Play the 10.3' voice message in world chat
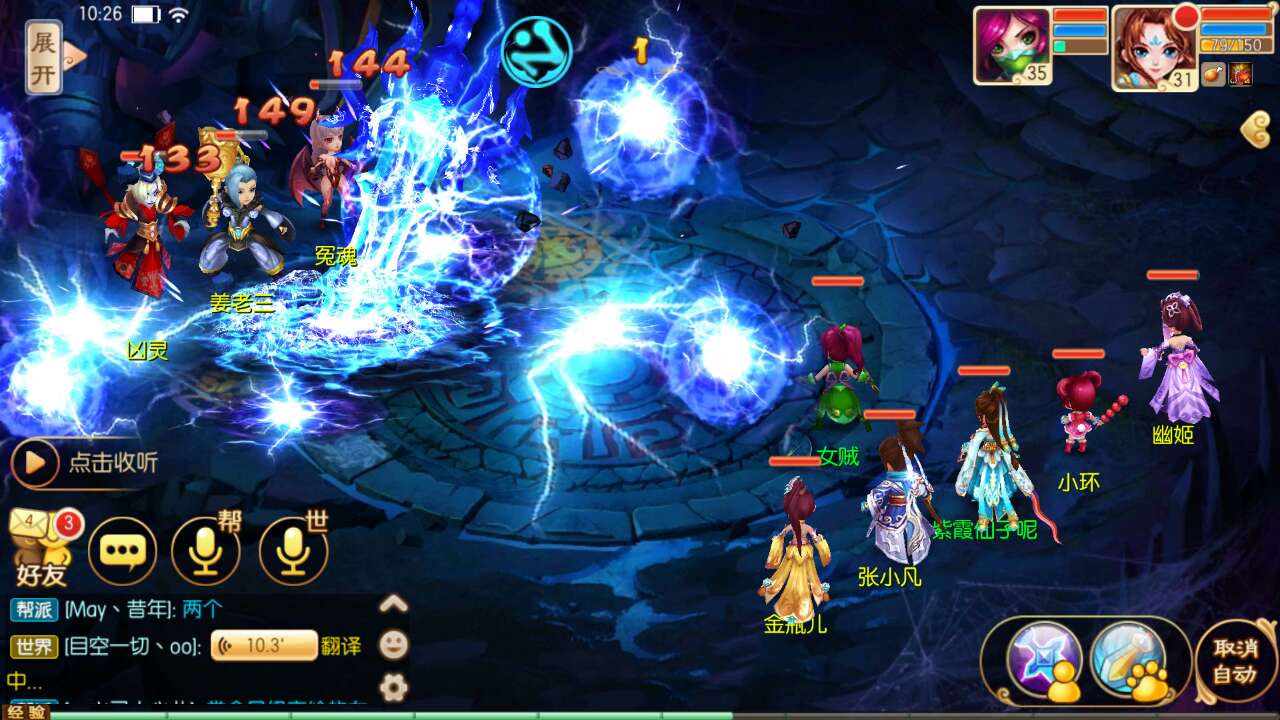This screenshot has width=1280, height=720. coord(264,646)
